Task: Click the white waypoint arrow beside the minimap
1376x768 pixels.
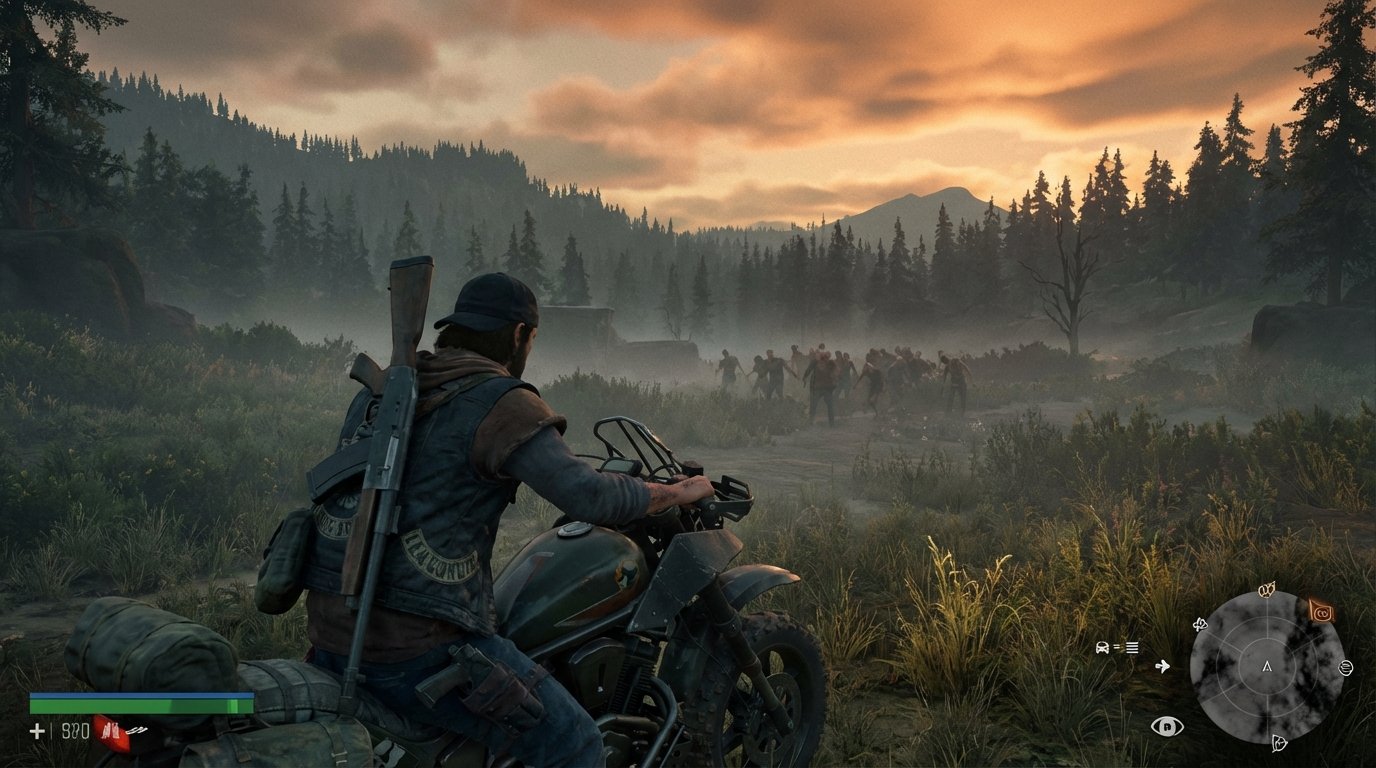Action: pyautogui.click(x=1162, y=666)
